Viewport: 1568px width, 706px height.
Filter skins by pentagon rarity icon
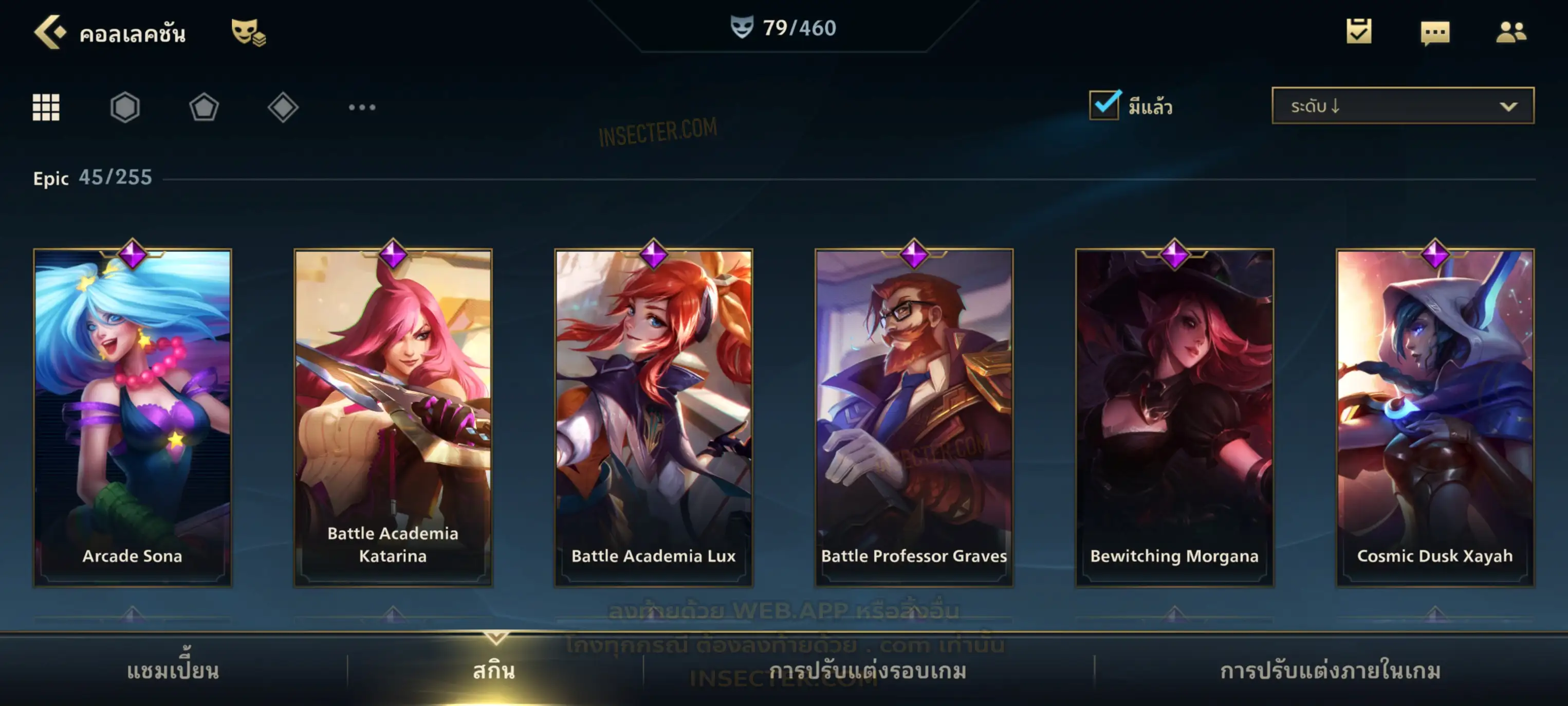[x=204, y=108]
